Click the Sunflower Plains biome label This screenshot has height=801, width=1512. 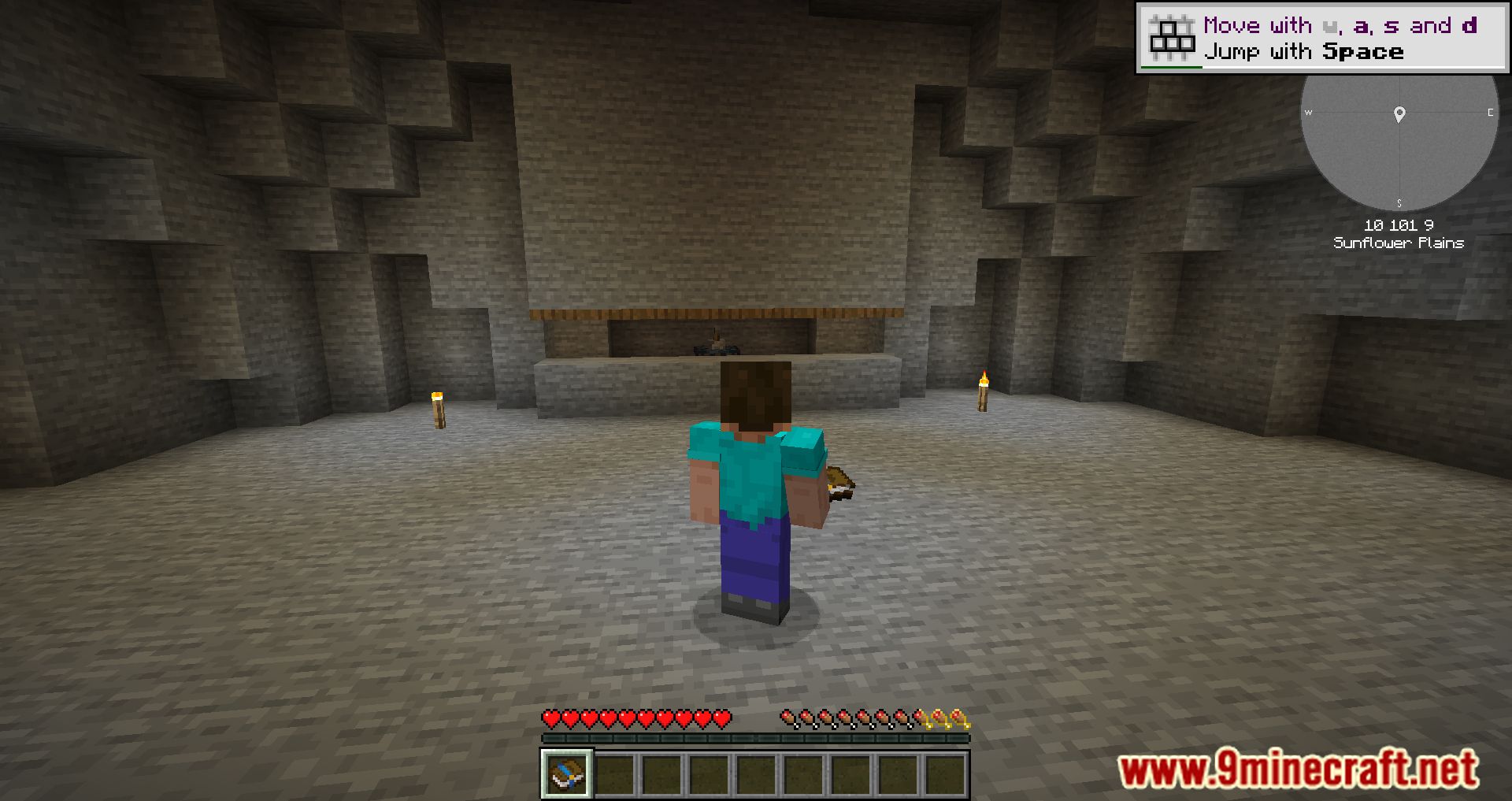click(x=1399, y=243)
